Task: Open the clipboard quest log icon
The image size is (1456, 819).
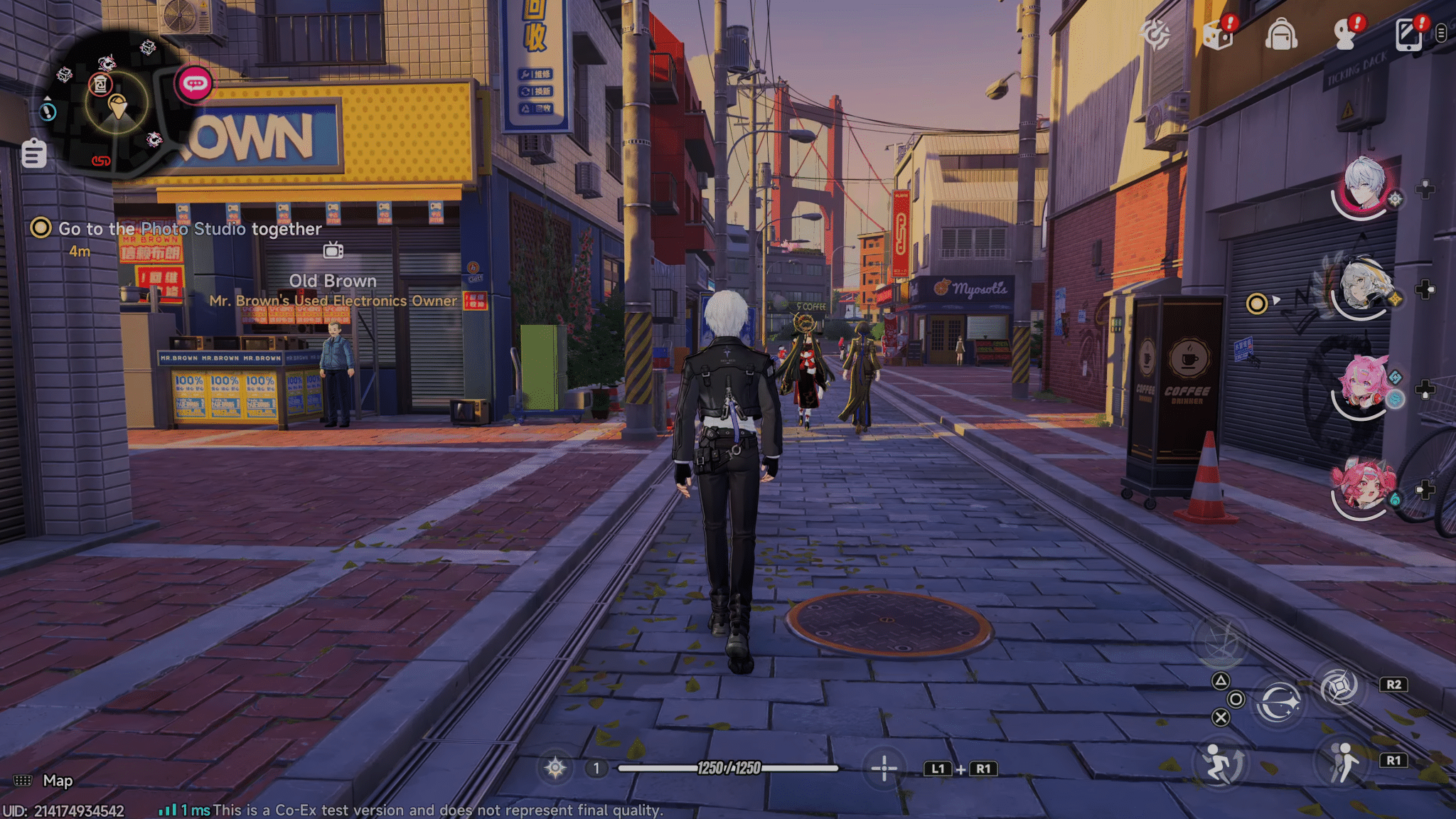Action: click(34, 154)
